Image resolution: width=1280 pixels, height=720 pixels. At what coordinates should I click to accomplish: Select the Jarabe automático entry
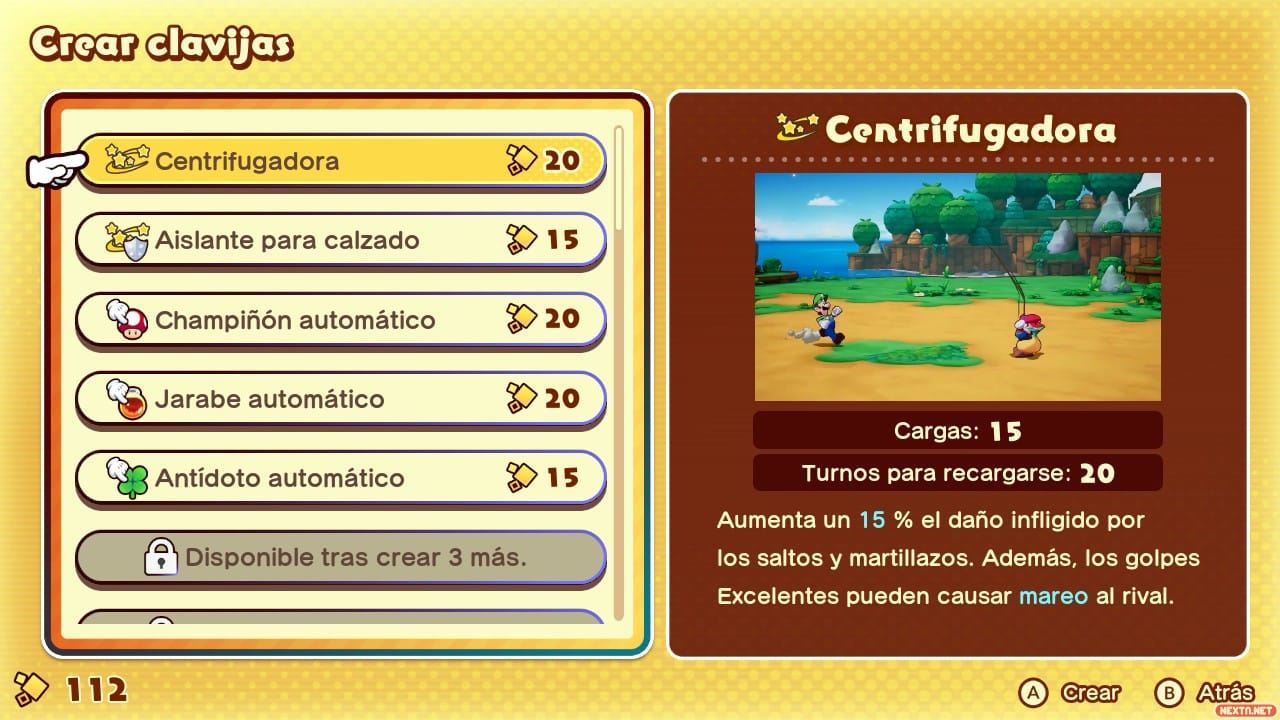340,398
